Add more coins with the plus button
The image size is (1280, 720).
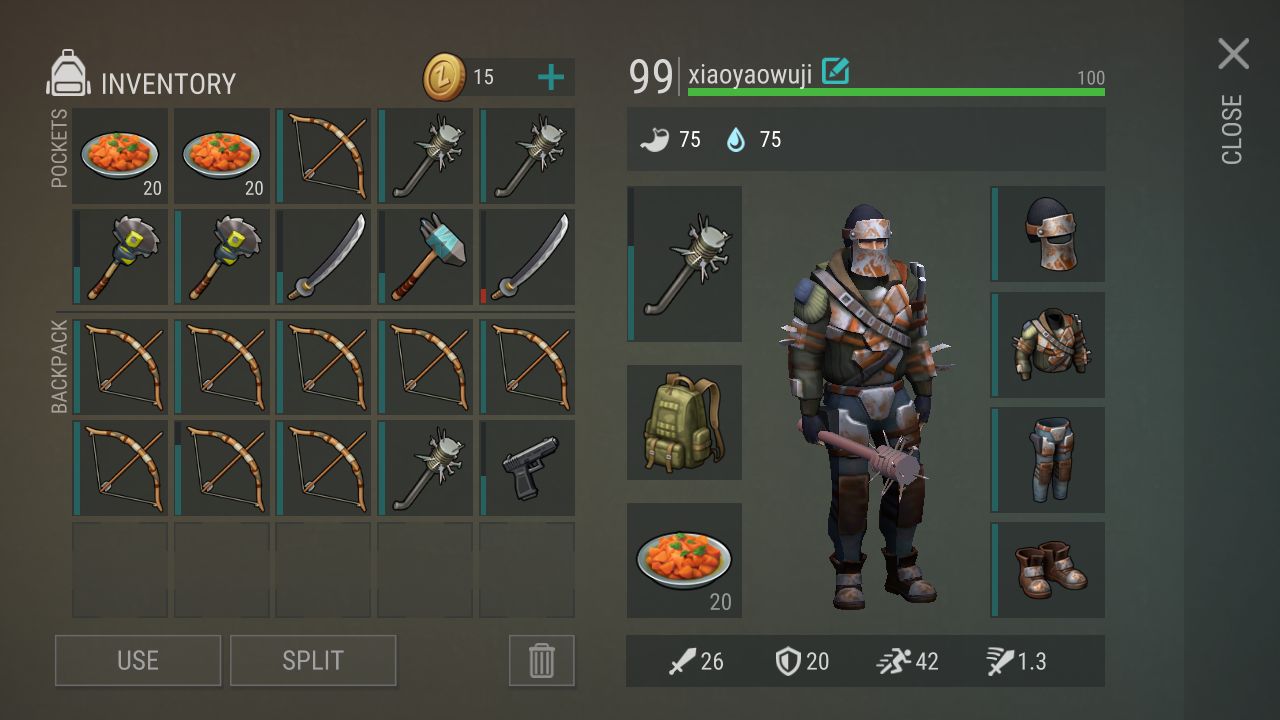click(x=550, y=77)
